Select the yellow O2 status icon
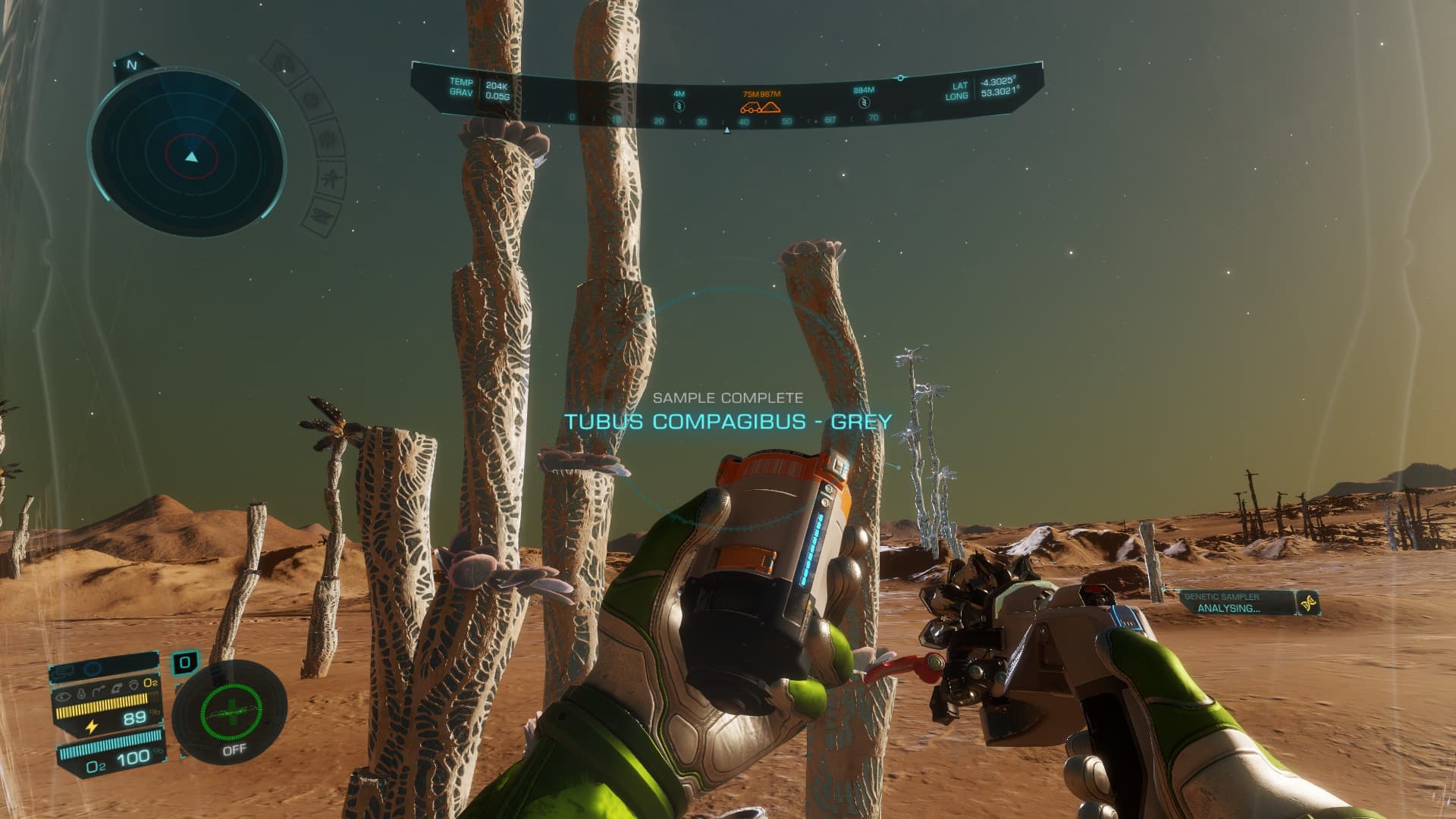The height and width of the screenshot is (819, 1456). click(149, 682)
